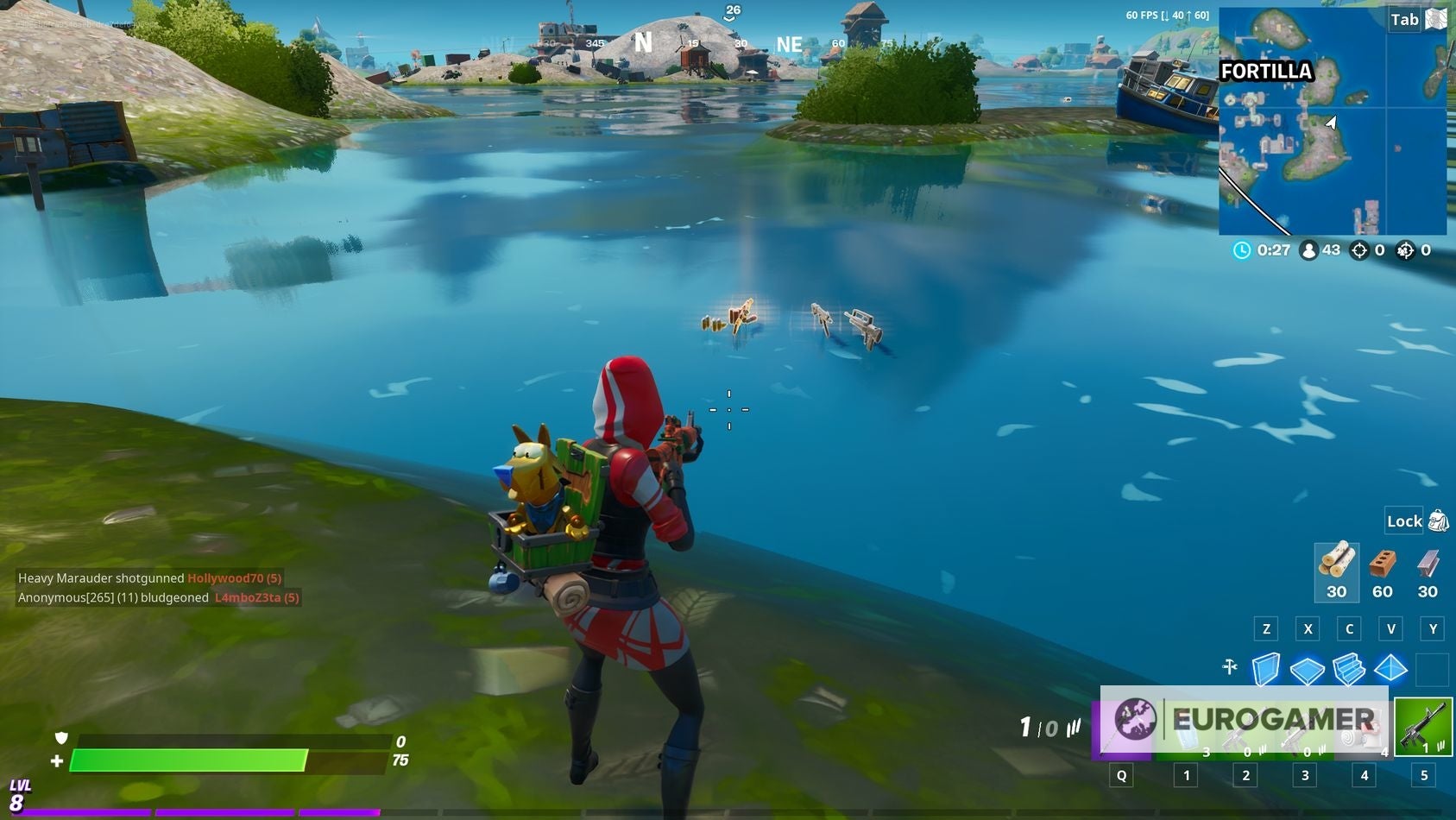Image resolution: width=1456 pixels, height=820 pixels.
Task: Select the pyramid roof piece
Action: 1390,669
